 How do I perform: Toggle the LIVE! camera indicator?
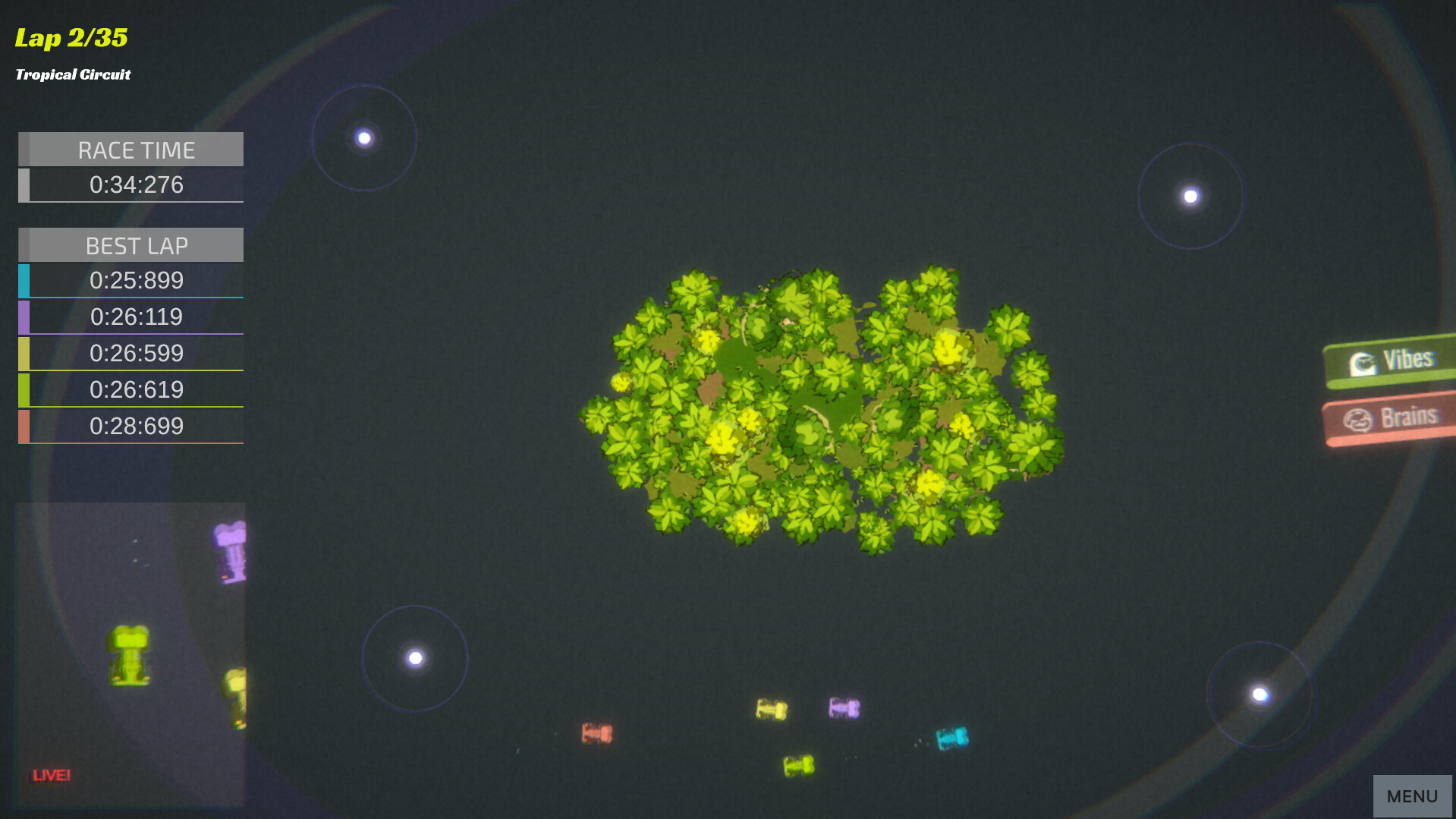49,775
